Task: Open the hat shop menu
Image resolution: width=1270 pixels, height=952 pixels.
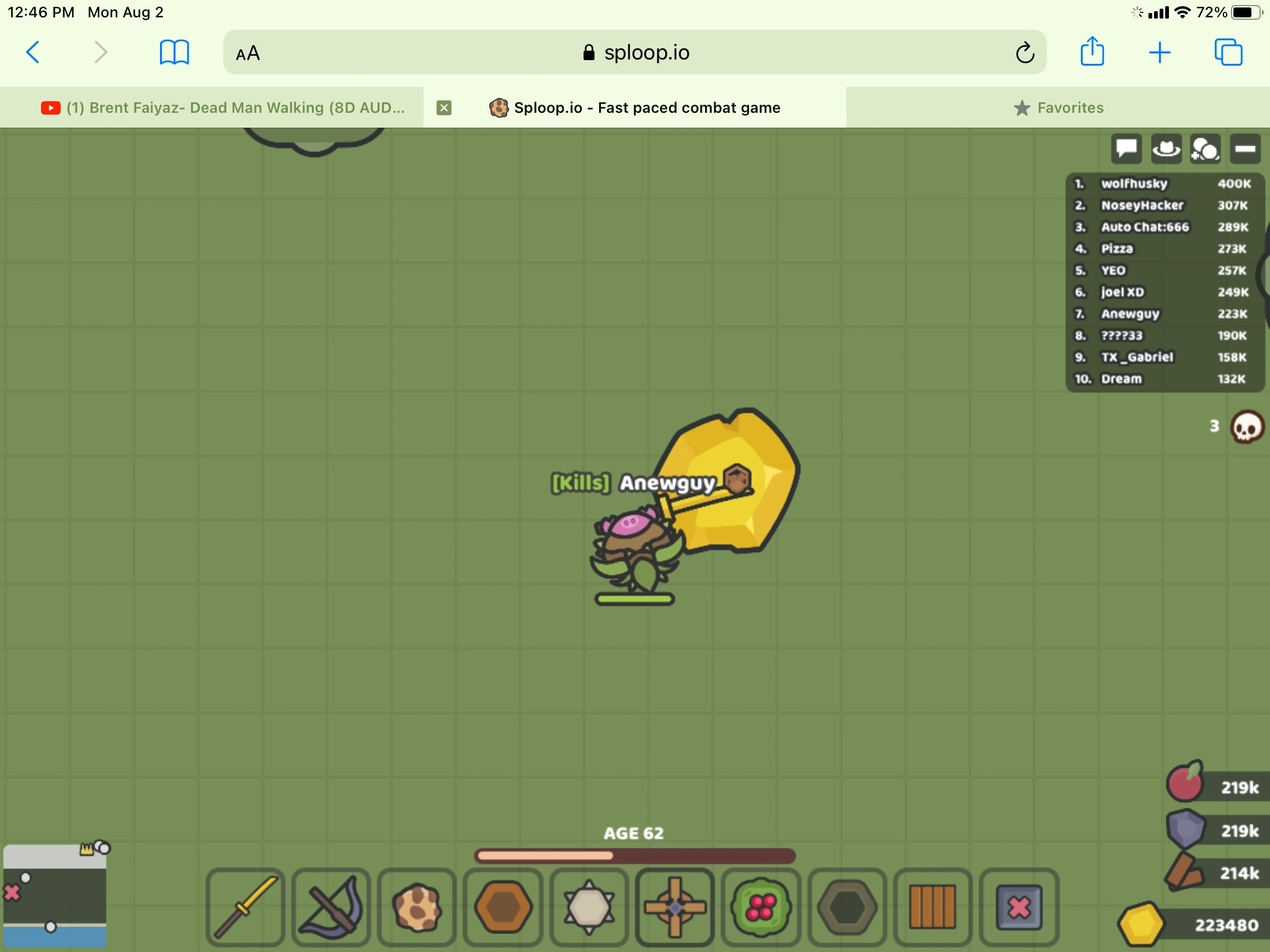Action: 1166,149
